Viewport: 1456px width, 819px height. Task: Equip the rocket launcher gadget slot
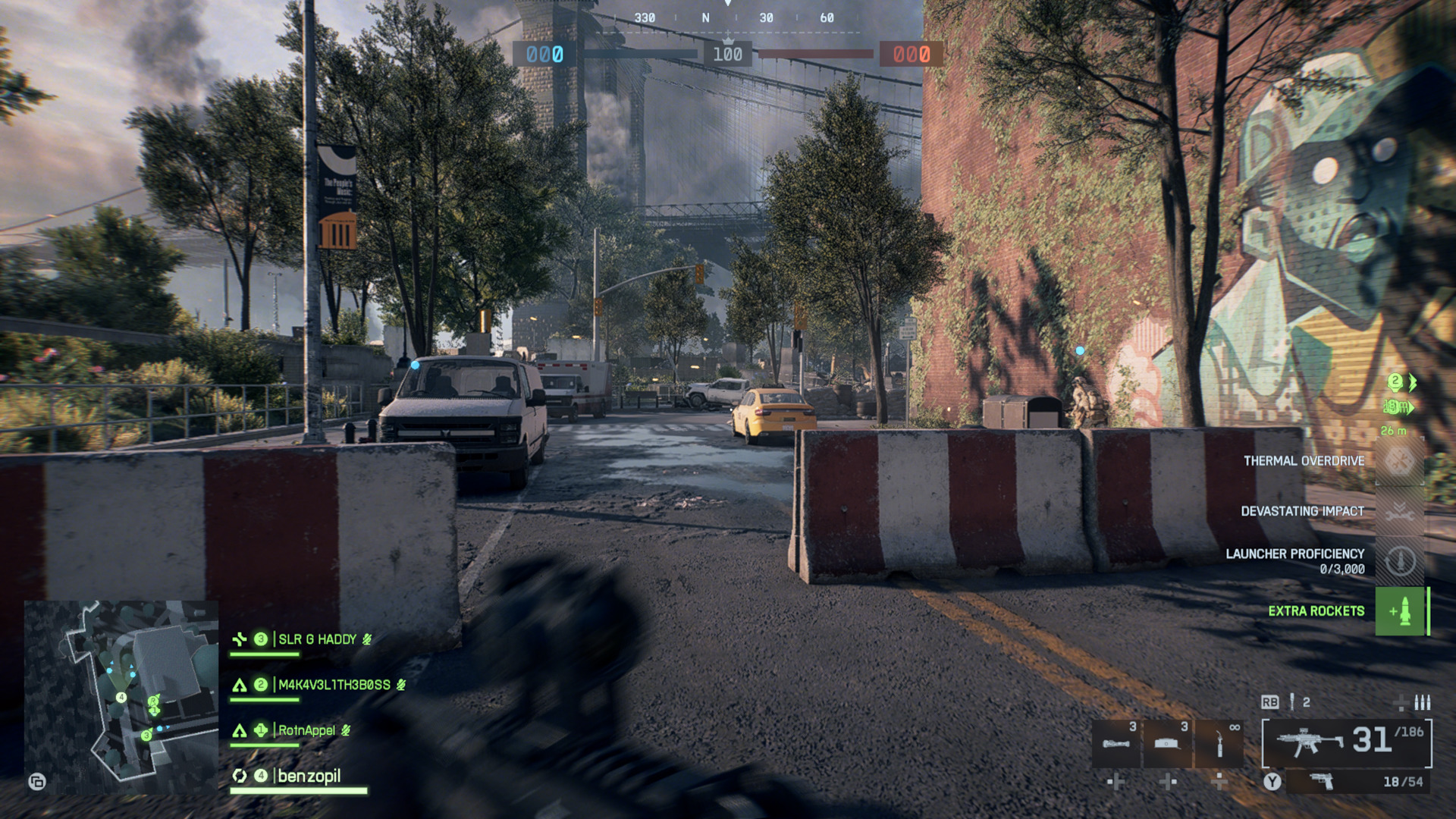1116,743
